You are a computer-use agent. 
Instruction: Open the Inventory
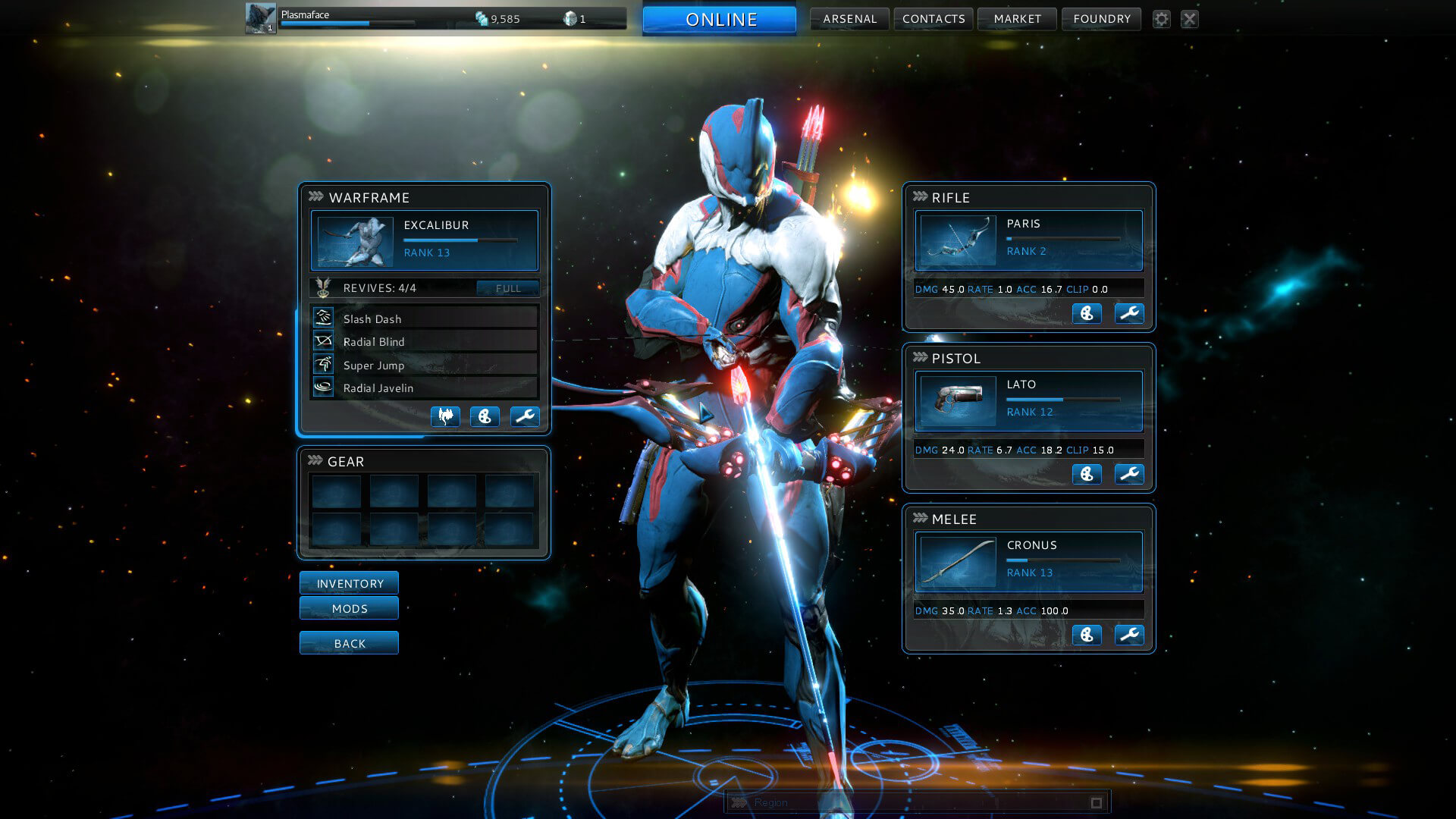349,583
